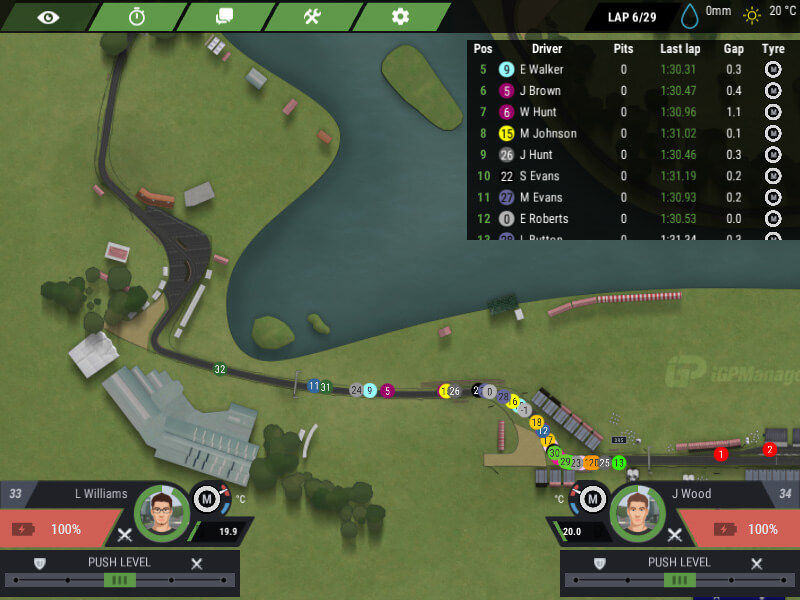Select E Roberts in the standings

[543, 219]
